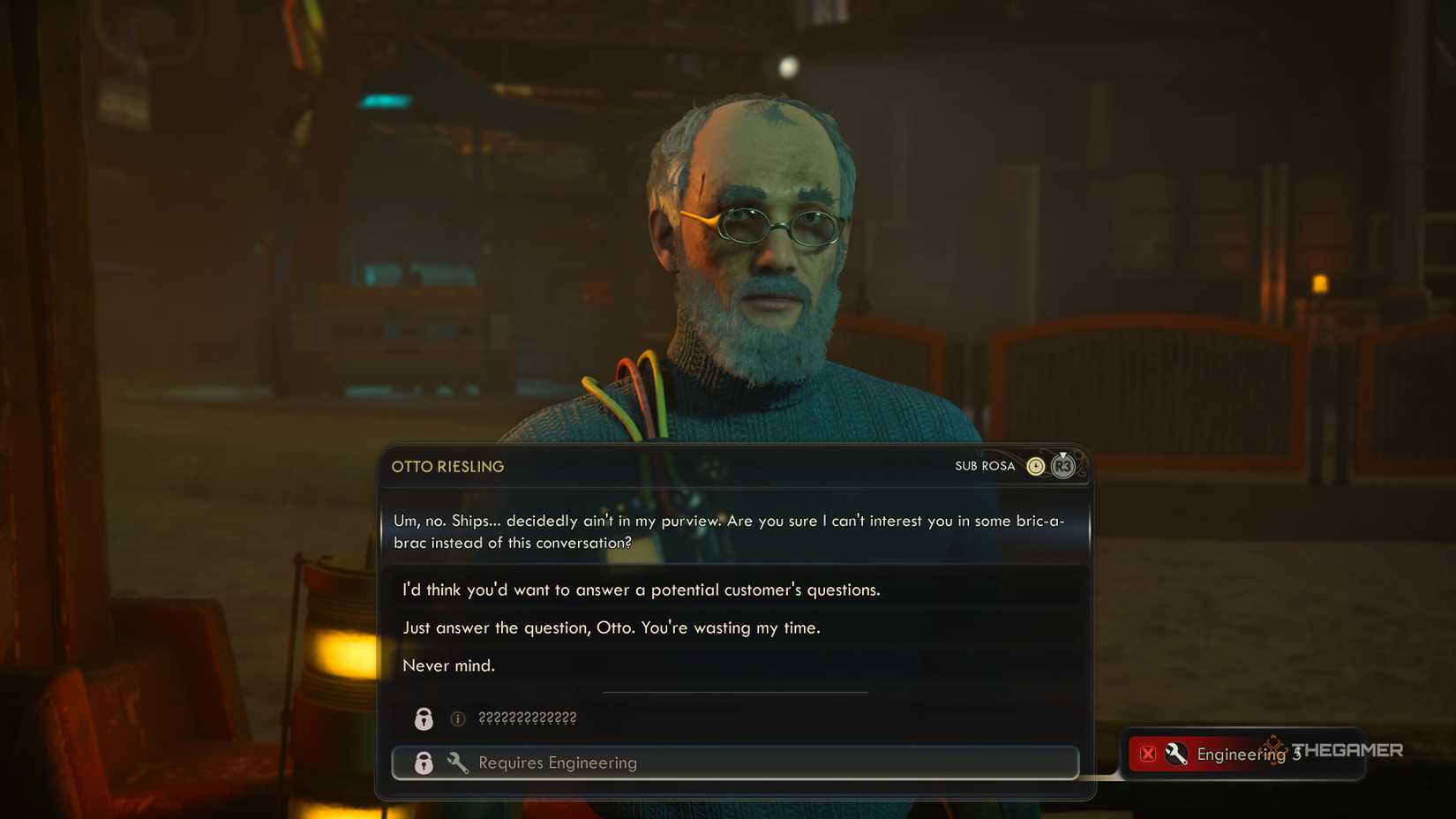Choose "Never mind." to end the conversation
This screenshot has width=1456, height=819.
tap(449, 665)
